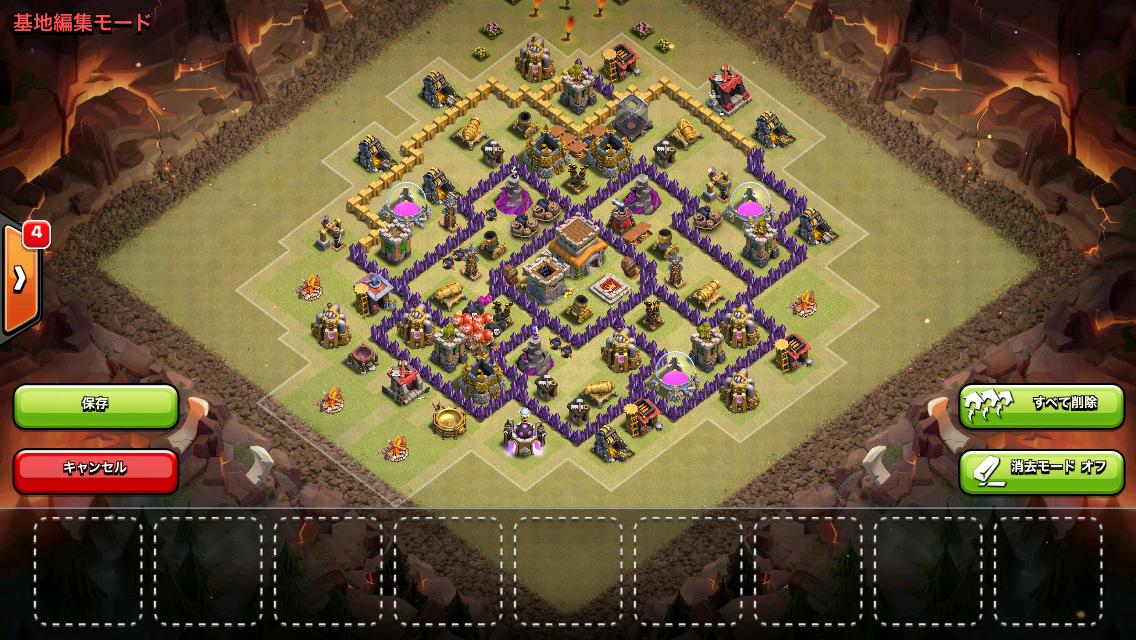This screenshot has height=640, width=1136.
Task: Expand the orange side panel arrow
Action: [x=20, y=278]
